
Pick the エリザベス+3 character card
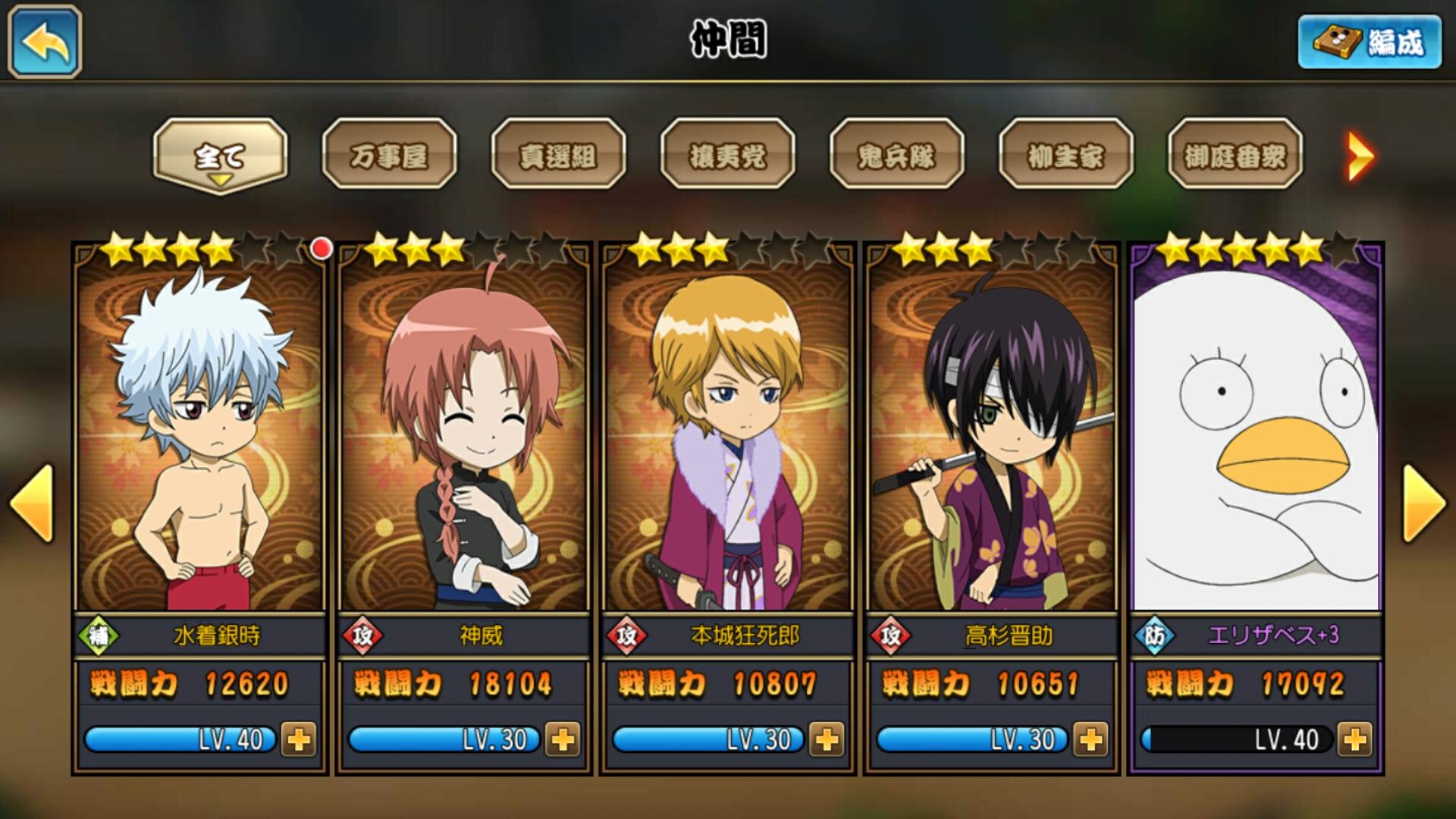[x=1256, y=440]
